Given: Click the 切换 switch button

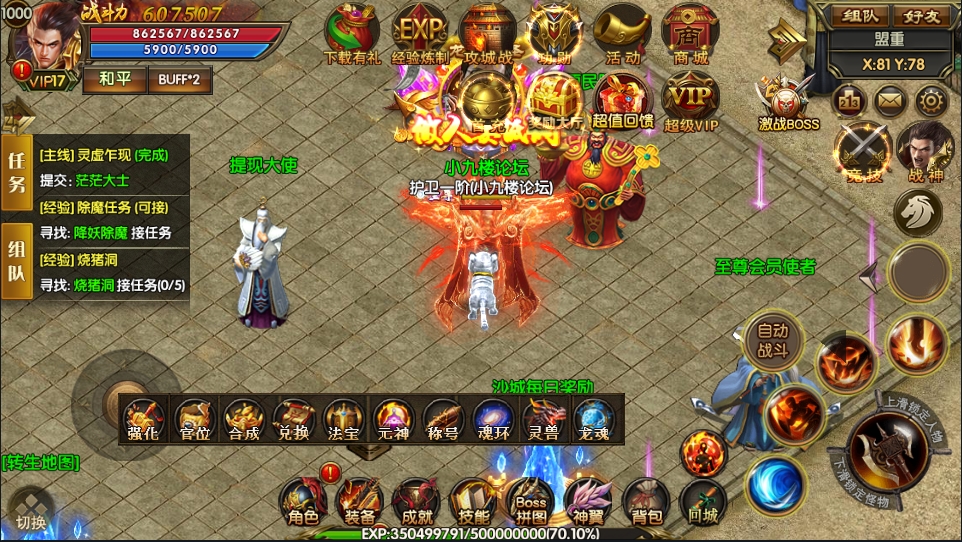Looking at the screenshot, I should coord(30,510).
